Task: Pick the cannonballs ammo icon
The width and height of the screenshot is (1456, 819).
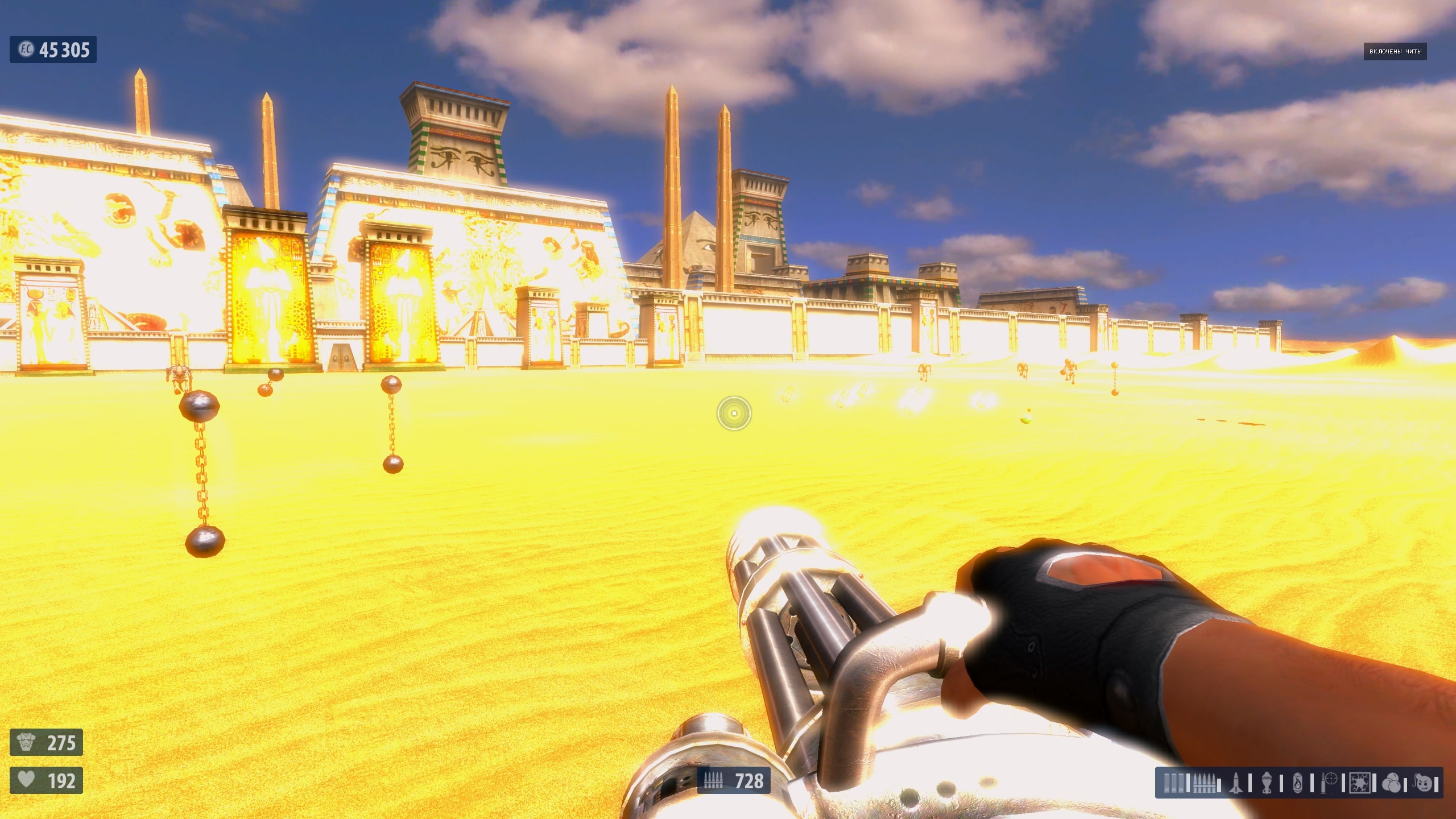Action: [1391, 783]
